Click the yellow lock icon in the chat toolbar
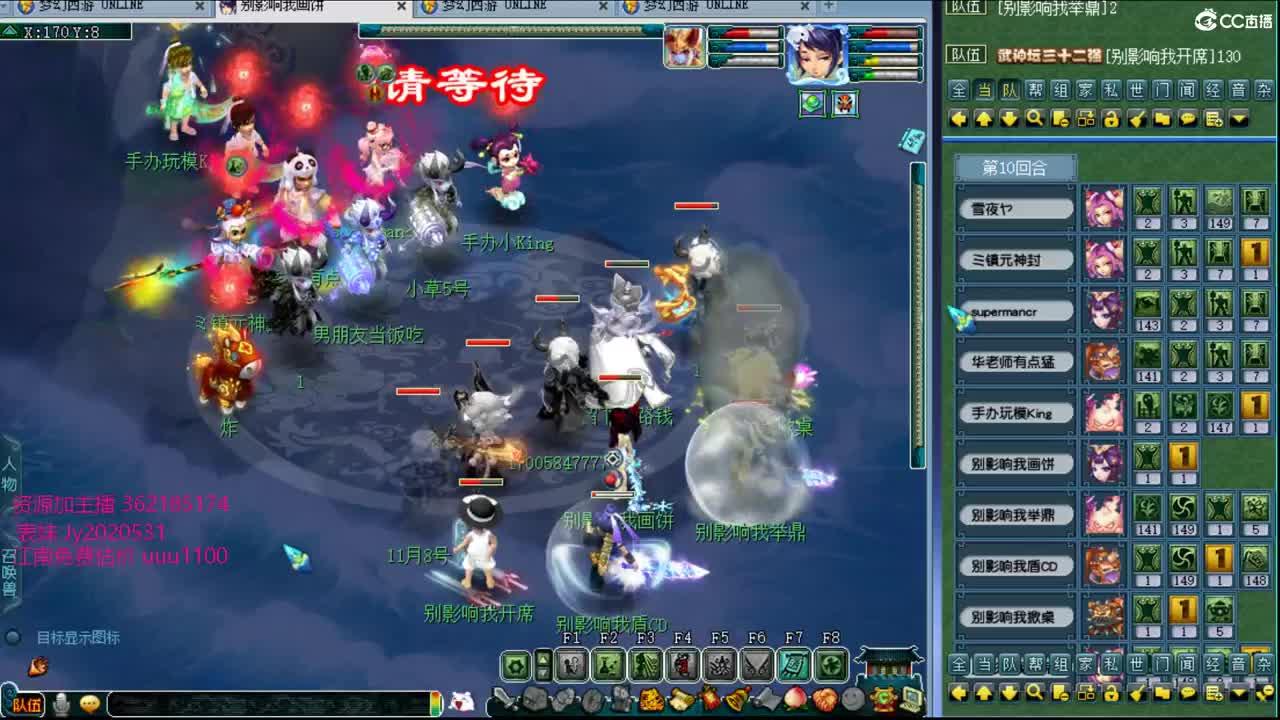 (1111, 120)
